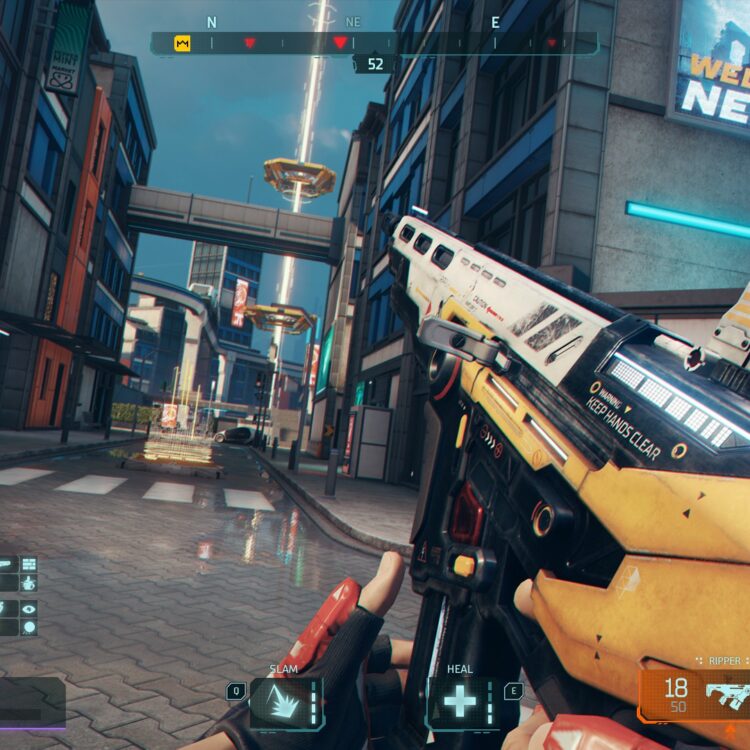This screenshot has height=750, width=750.
Task: Select the round circle icon in left panel
Action: [28, 628]
